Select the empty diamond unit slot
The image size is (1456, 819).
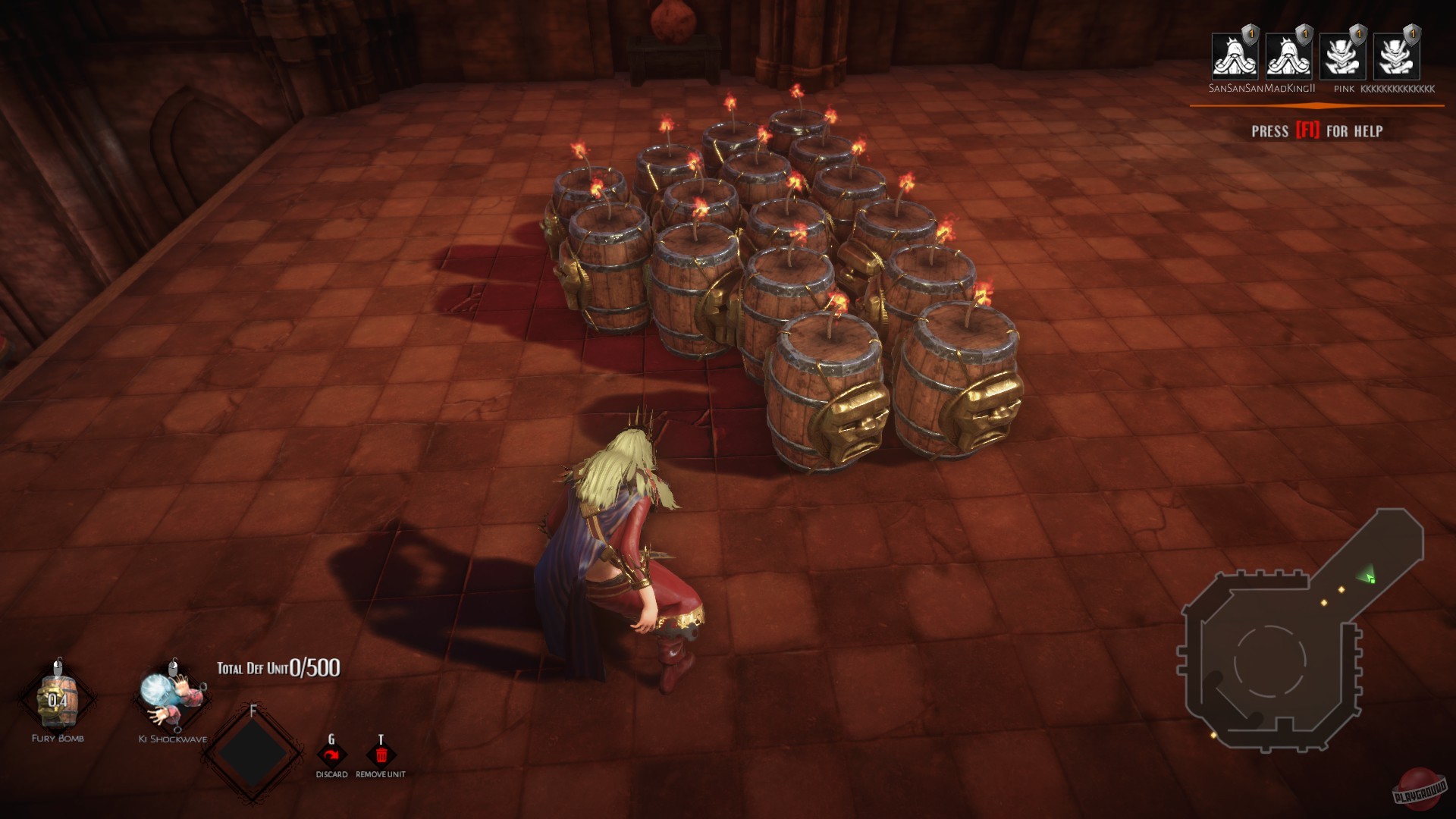tap(253, 753)
